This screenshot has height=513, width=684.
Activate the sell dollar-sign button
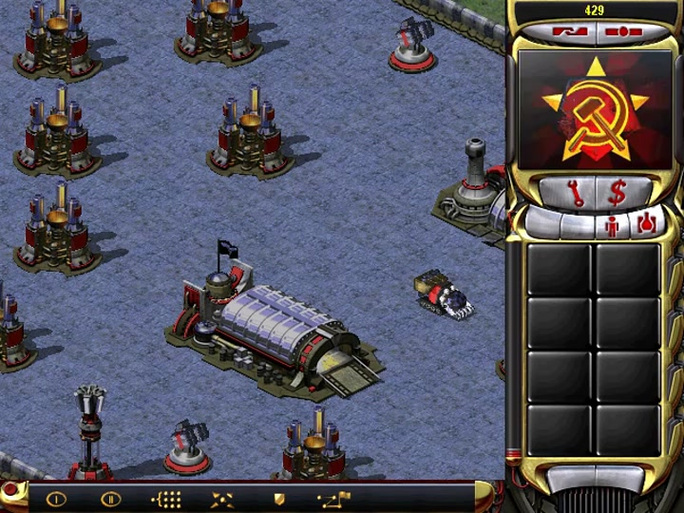point(617,192)
